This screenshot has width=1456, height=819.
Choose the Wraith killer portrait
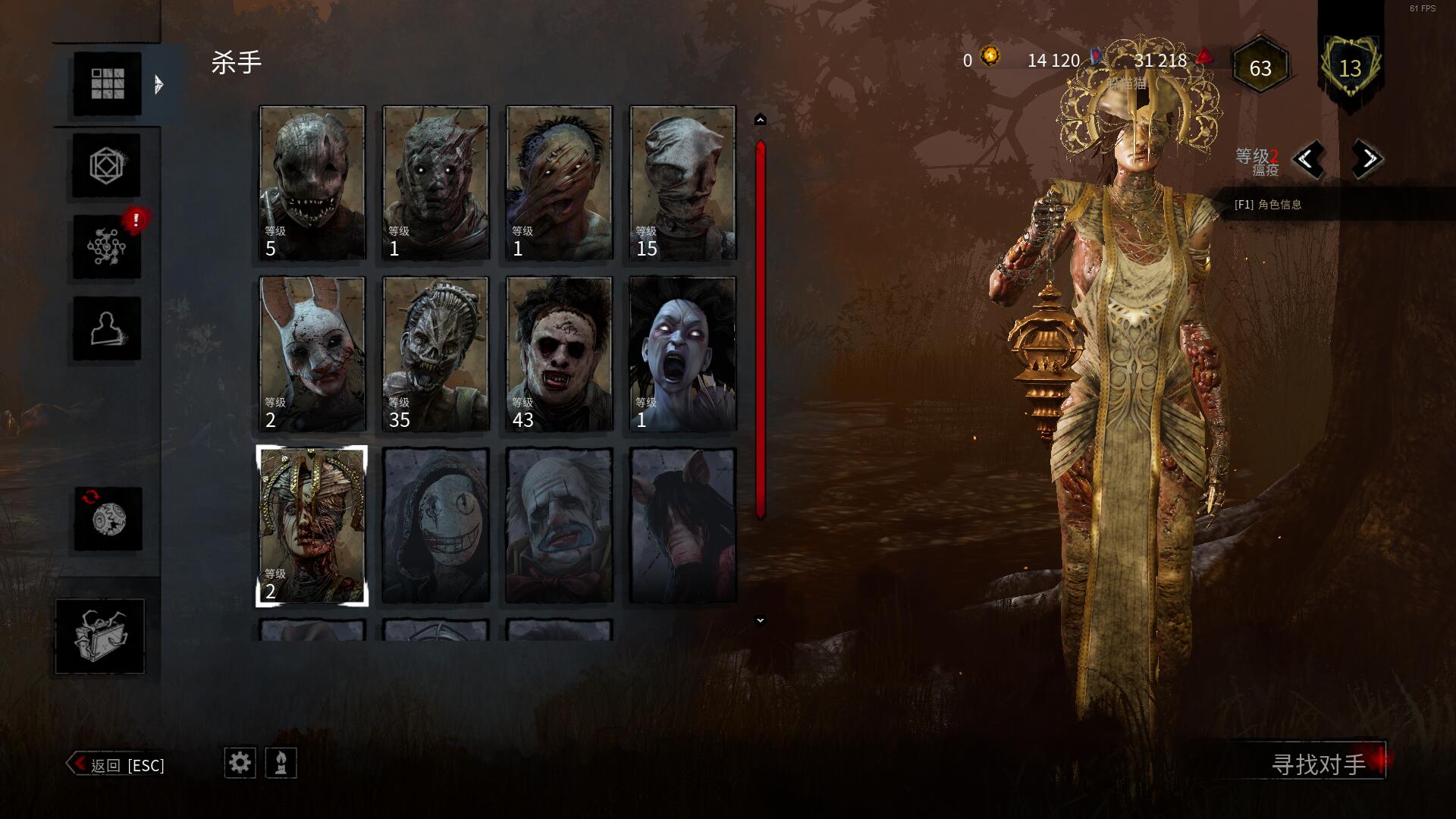[435, 183]
